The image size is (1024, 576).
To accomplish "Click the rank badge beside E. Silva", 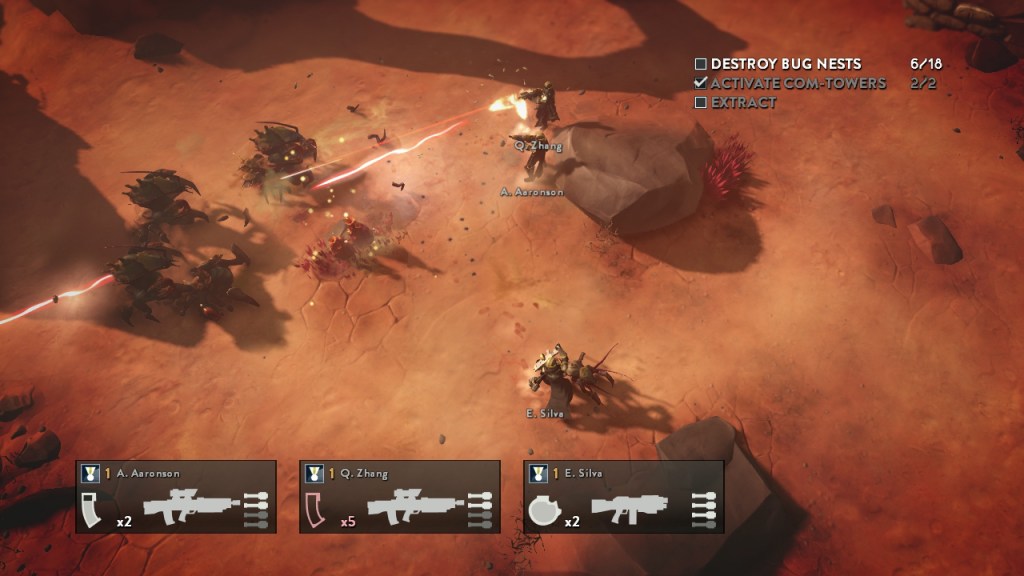I will (539, 473).
